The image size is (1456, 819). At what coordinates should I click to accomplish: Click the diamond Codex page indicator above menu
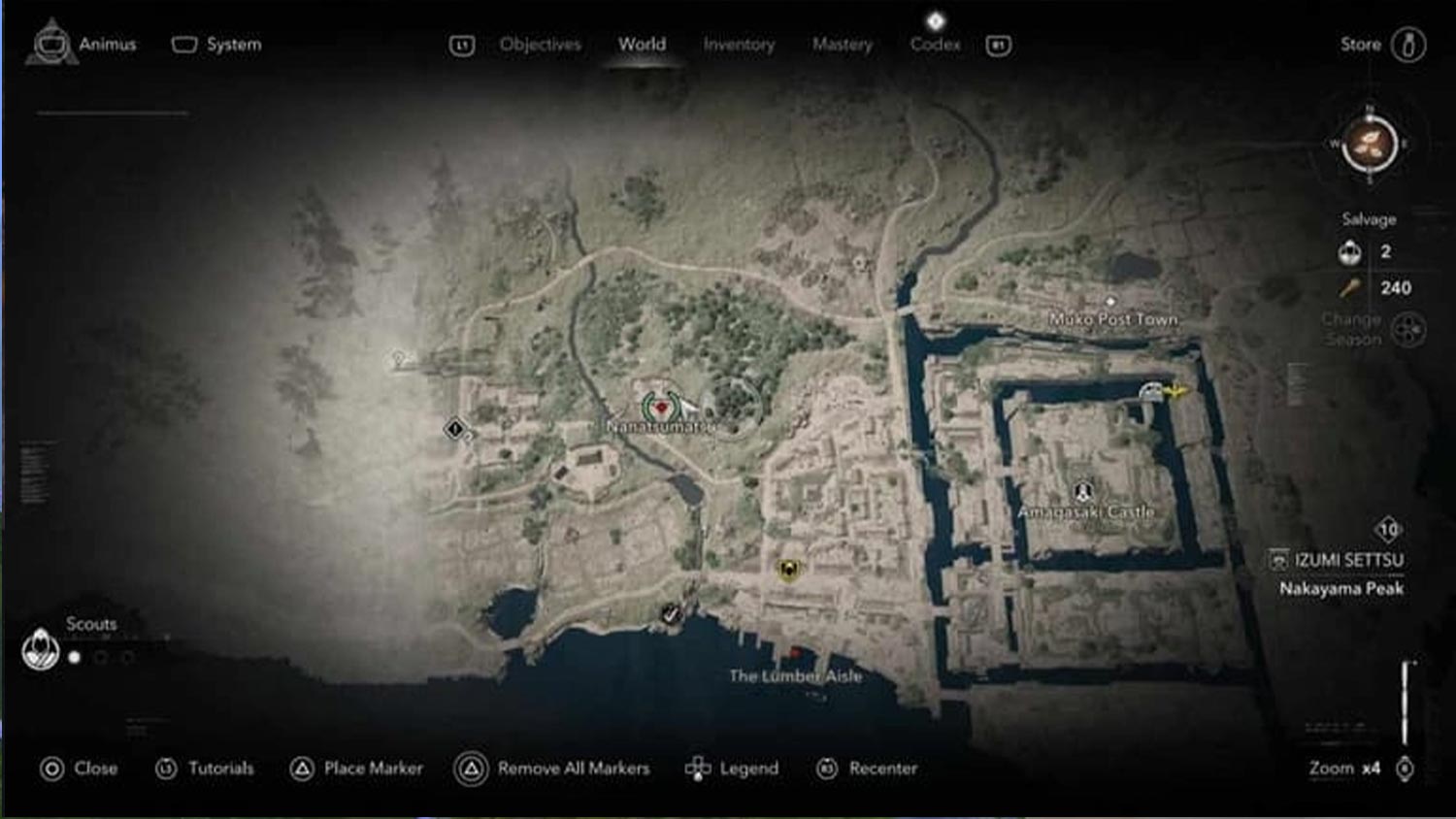935,19
